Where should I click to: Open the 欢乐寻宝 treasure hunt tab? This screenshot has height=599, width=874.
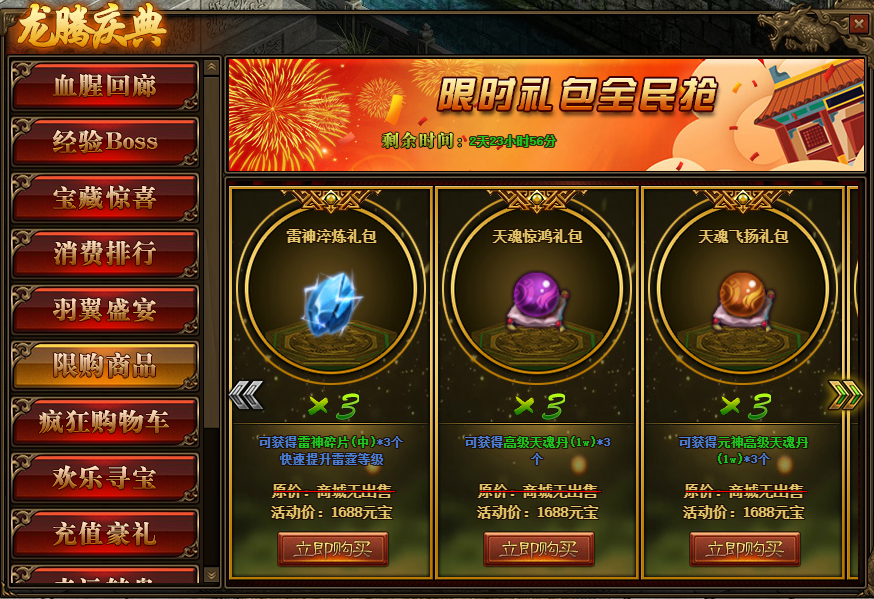(x=104, y=478)
